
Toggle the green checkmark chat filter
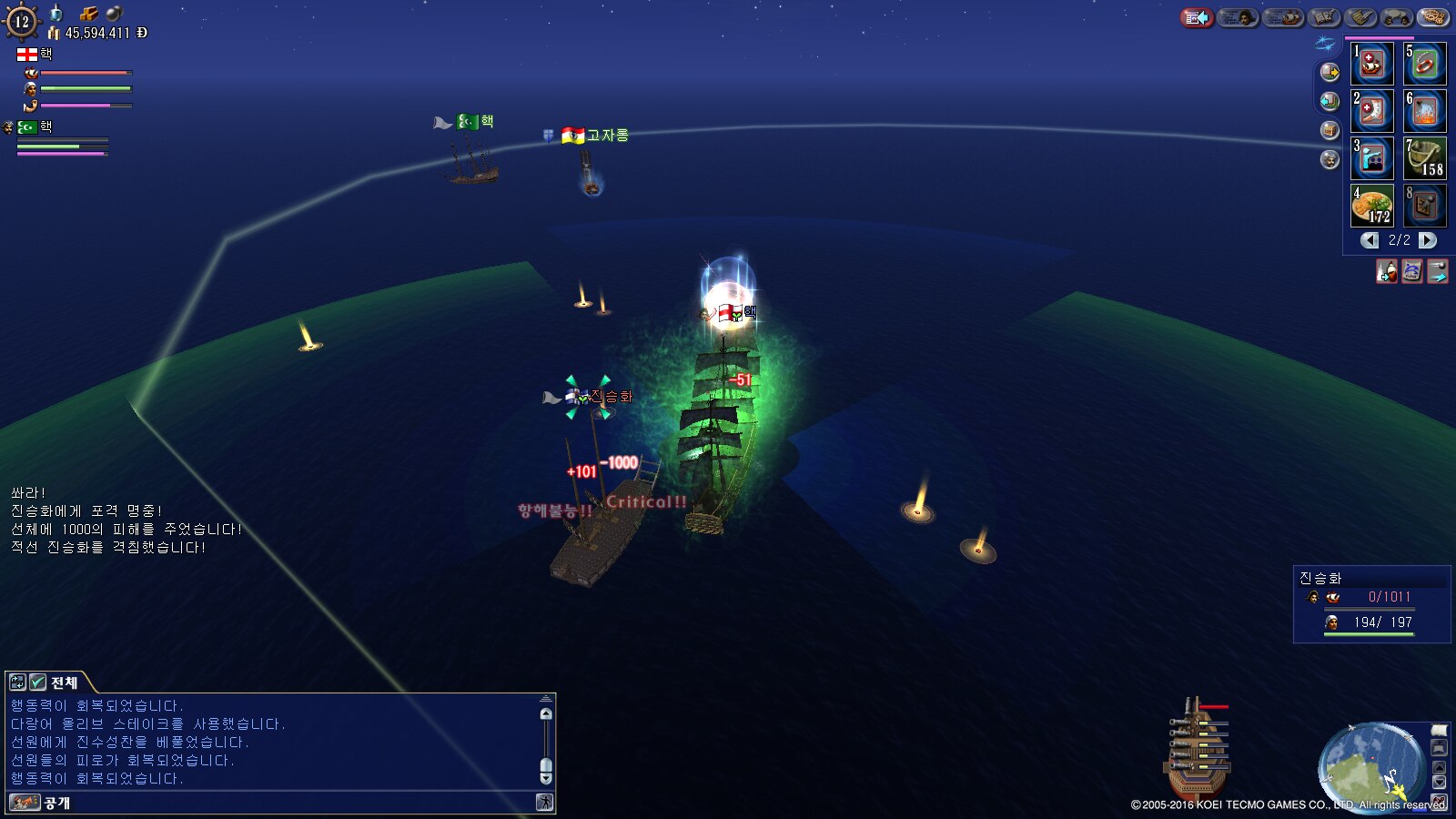[x=37, y=682]
